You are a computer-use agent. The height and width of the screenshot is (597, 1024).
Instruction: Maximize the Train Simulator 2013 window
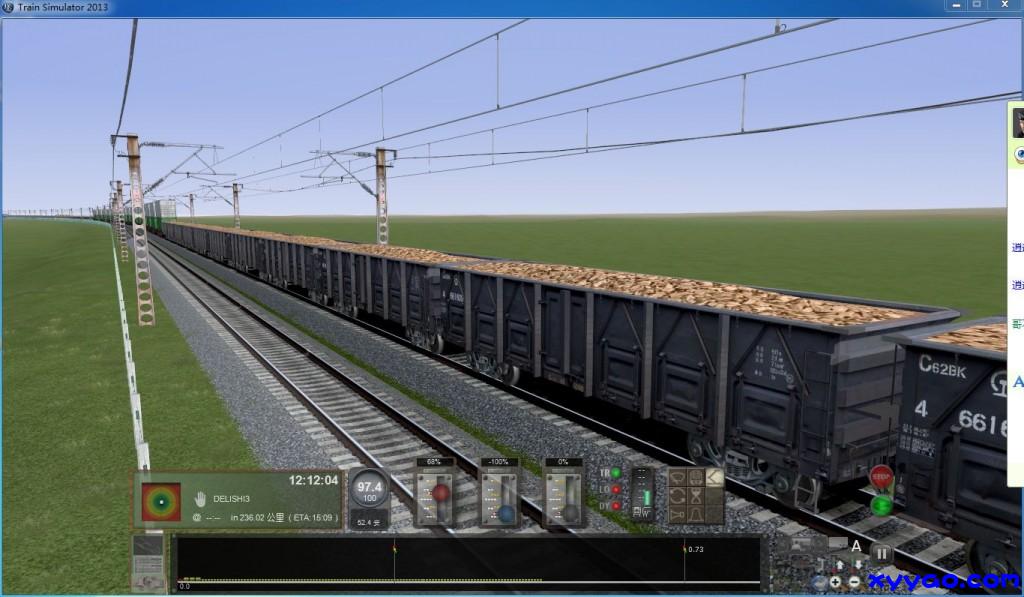tap(977, 5)
